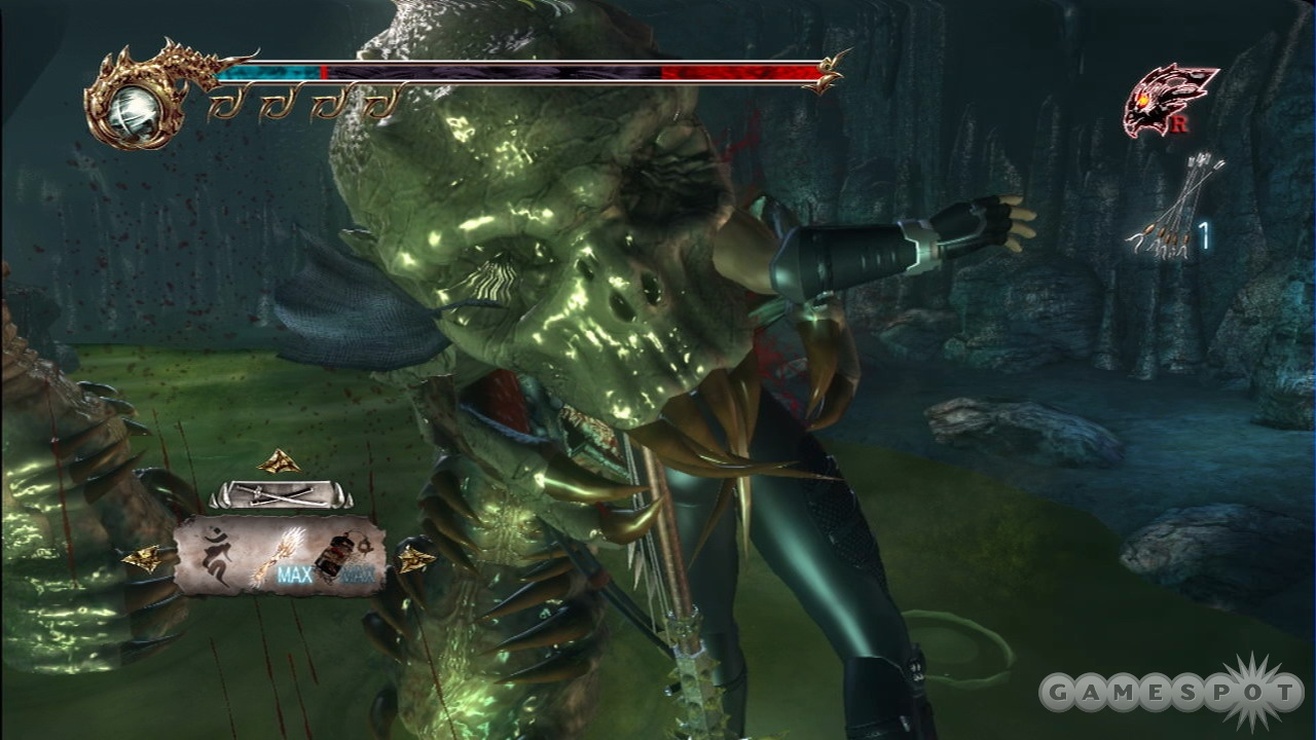
Task: Select the red phoenix ninpo icon
Action: tap(1167, 98)
